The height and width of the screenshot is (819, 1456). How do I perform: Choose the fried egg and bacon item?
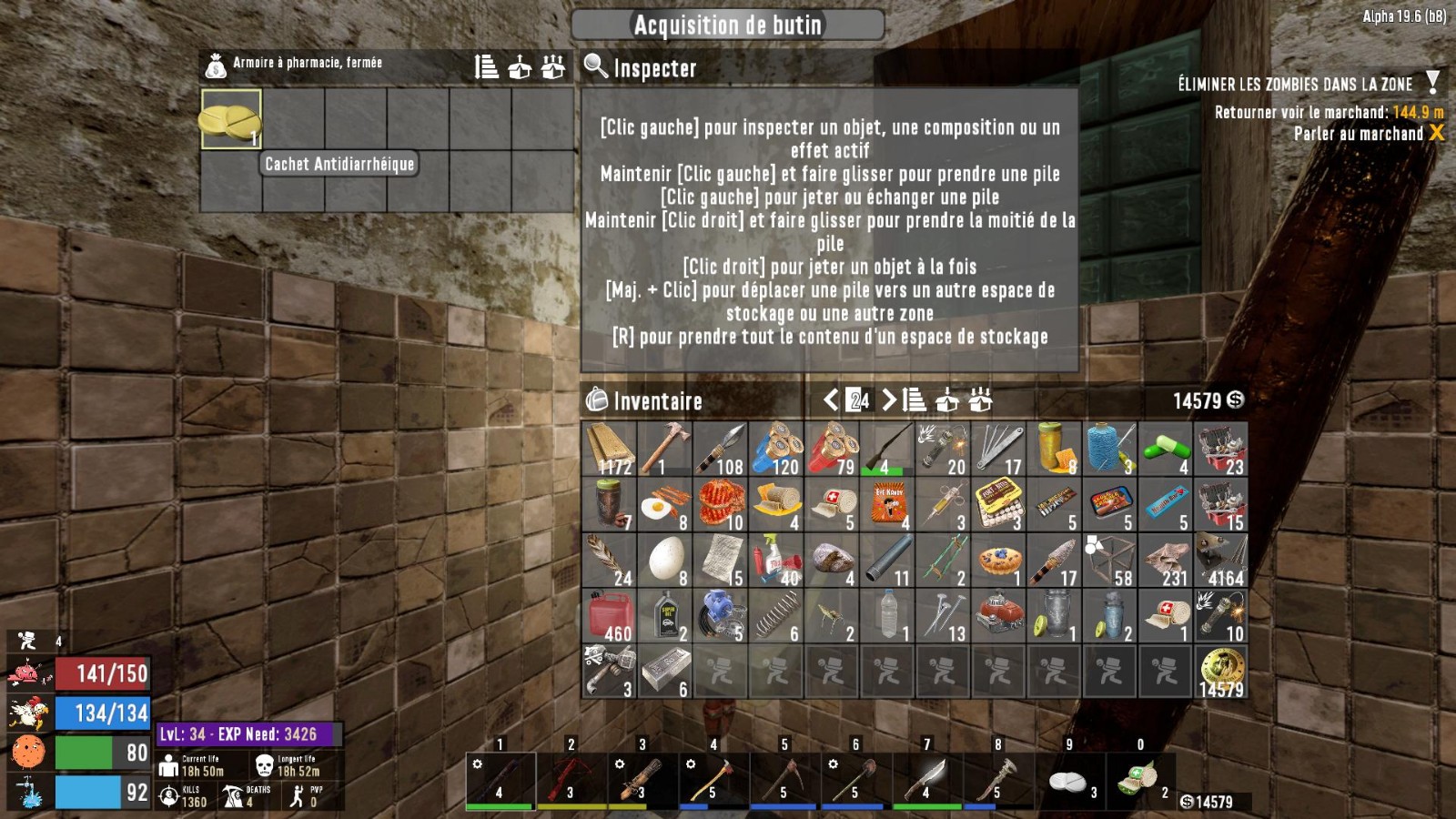point(664,505)
